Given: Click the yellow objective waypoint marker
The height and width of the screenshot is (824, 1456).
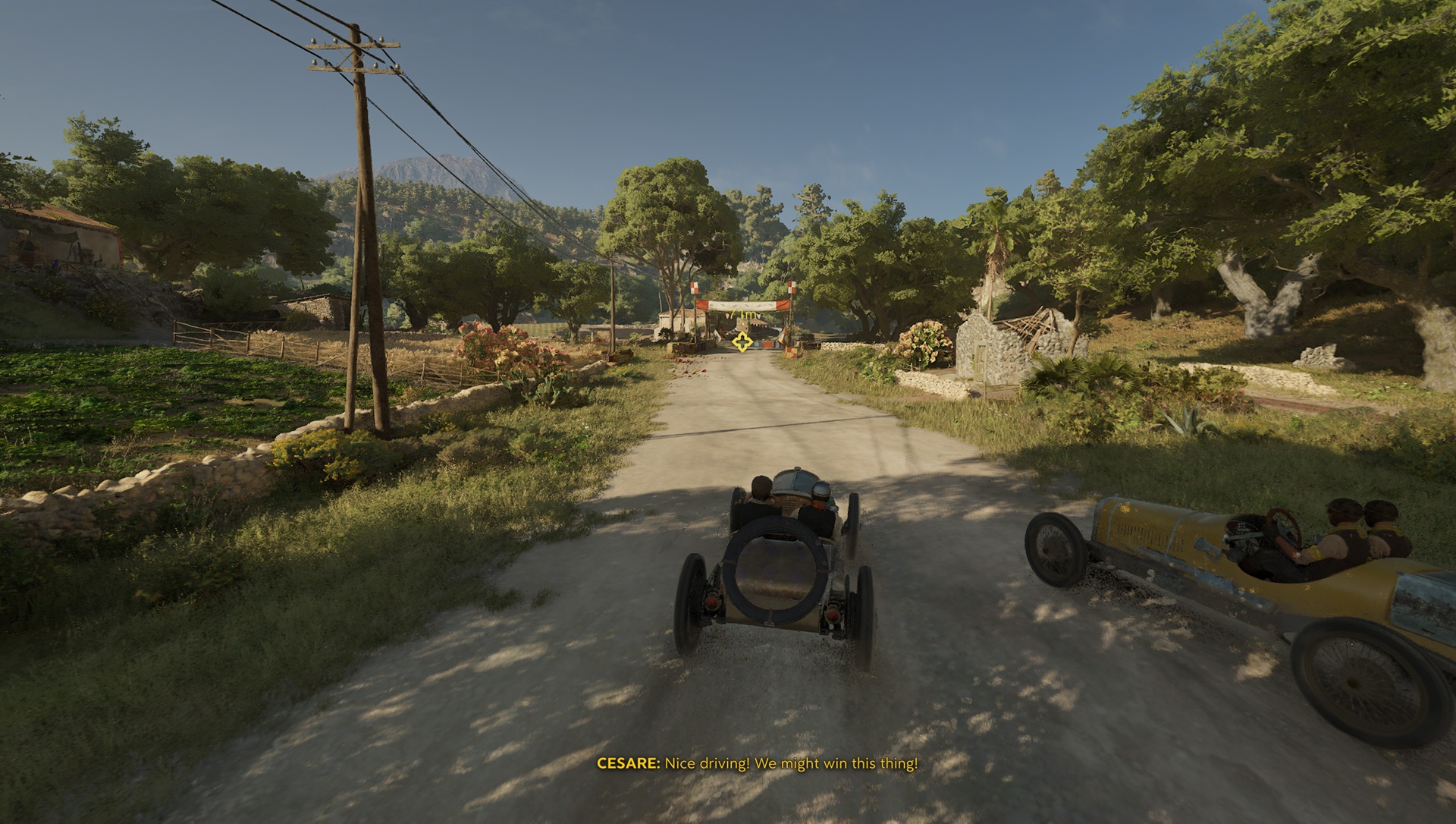Looking at the screenshot, I should (742, 342).
